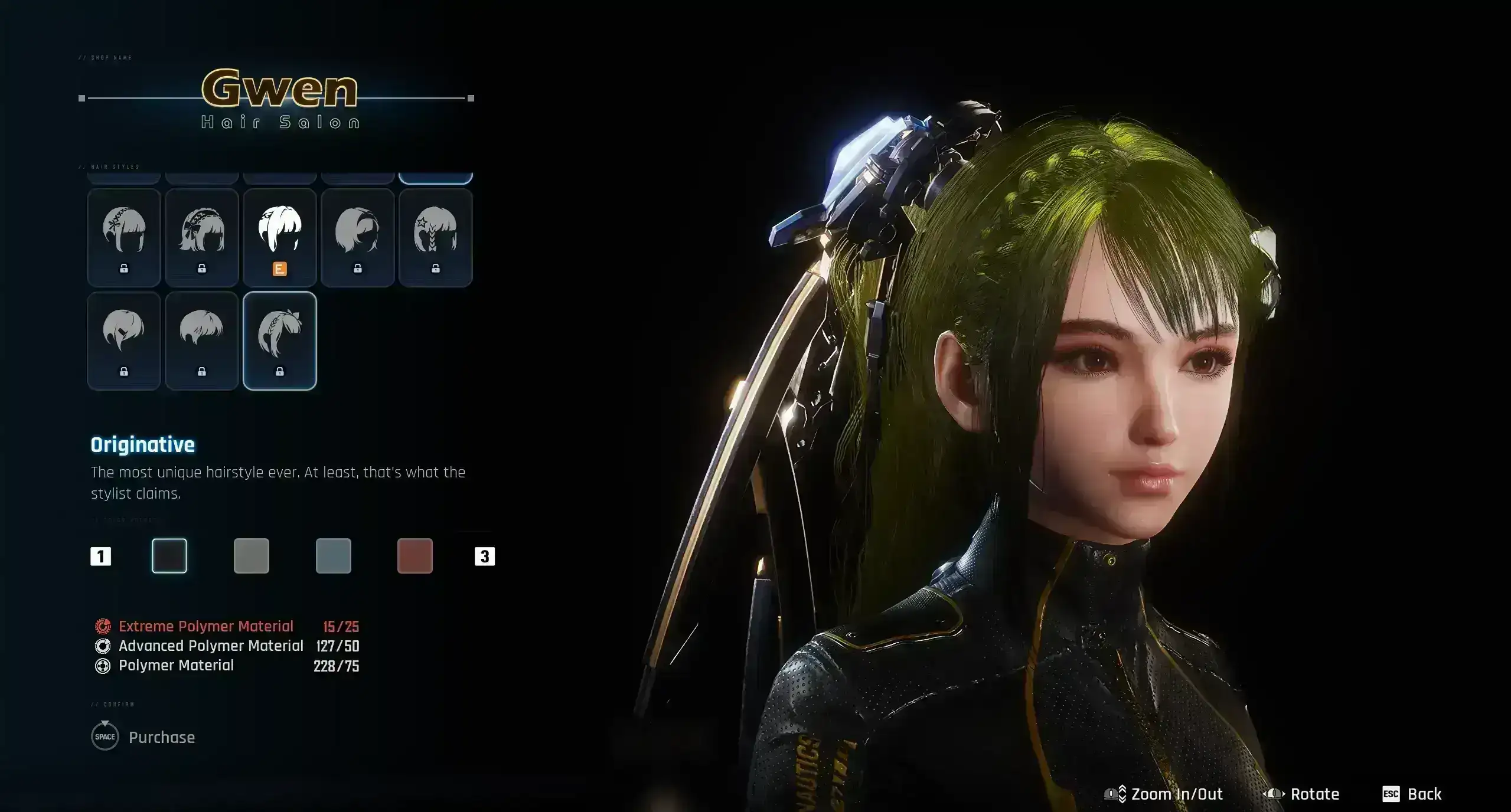Select the blue-gray hair color swatch
1511x812 pixels.
pos(334,556)
